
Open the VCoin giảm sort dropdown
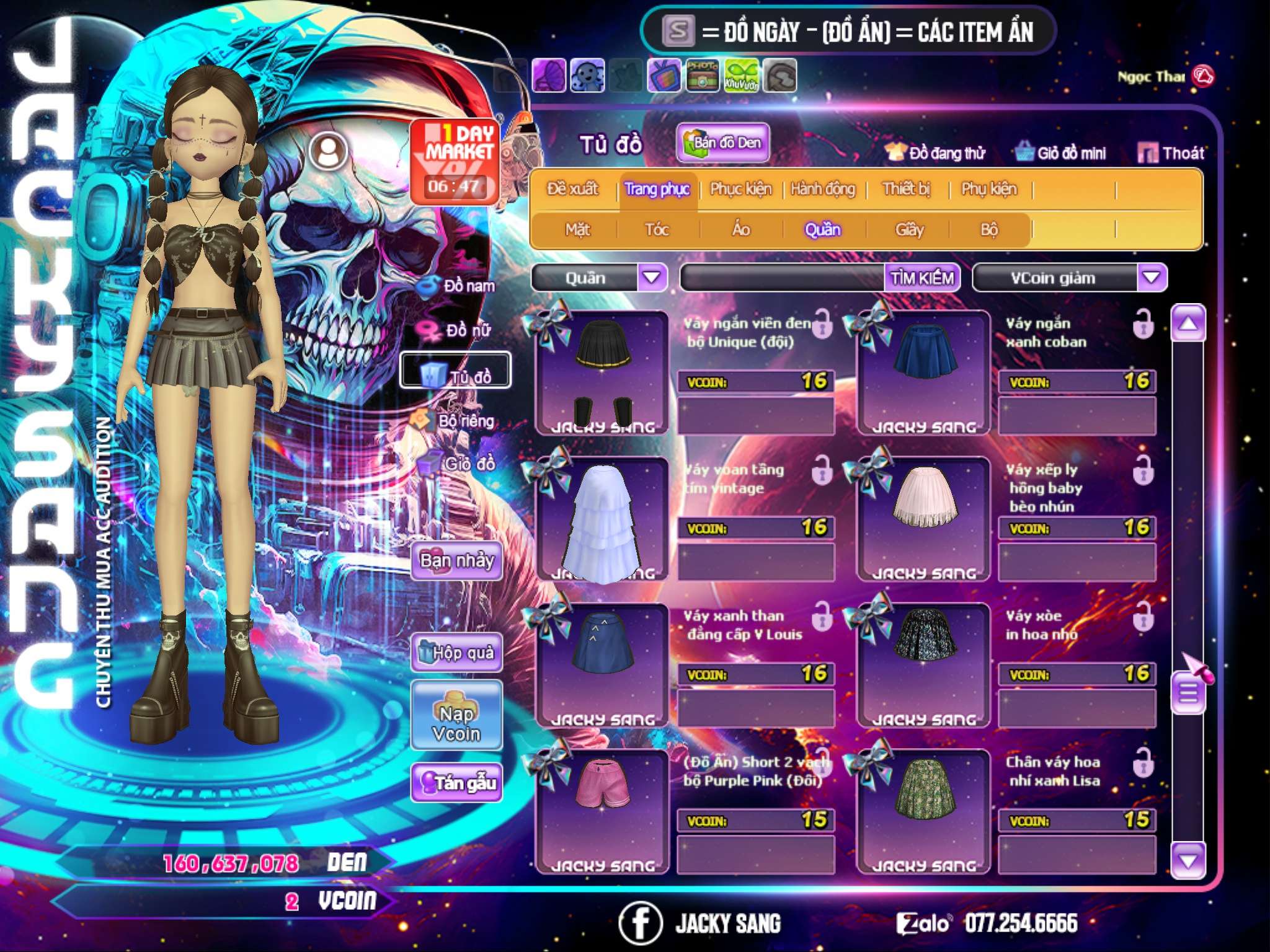point(1151,278)
